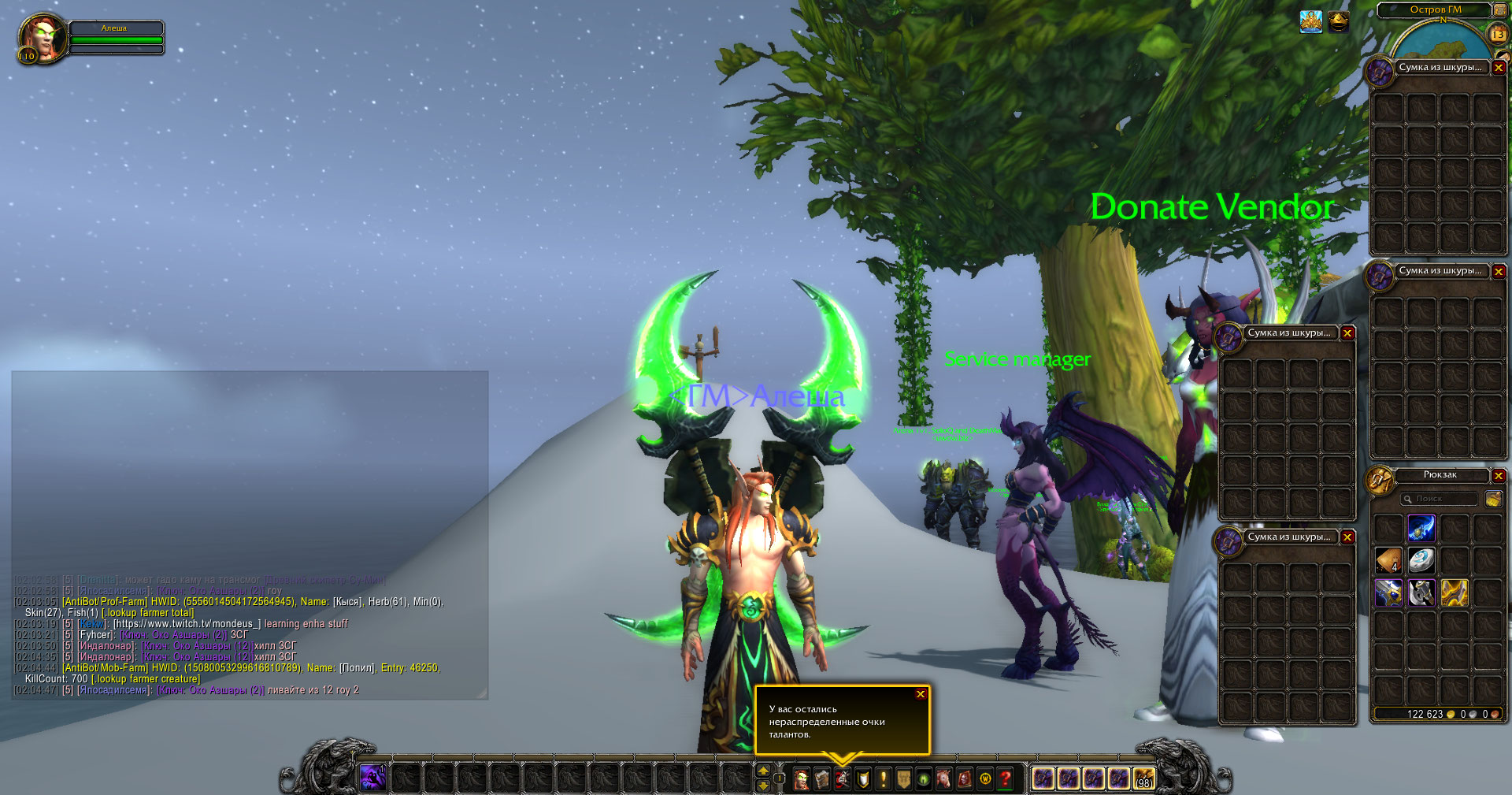
Task: Click the Алеша player portrait frame
Action: pyautogui.click(x=42, y=37)
